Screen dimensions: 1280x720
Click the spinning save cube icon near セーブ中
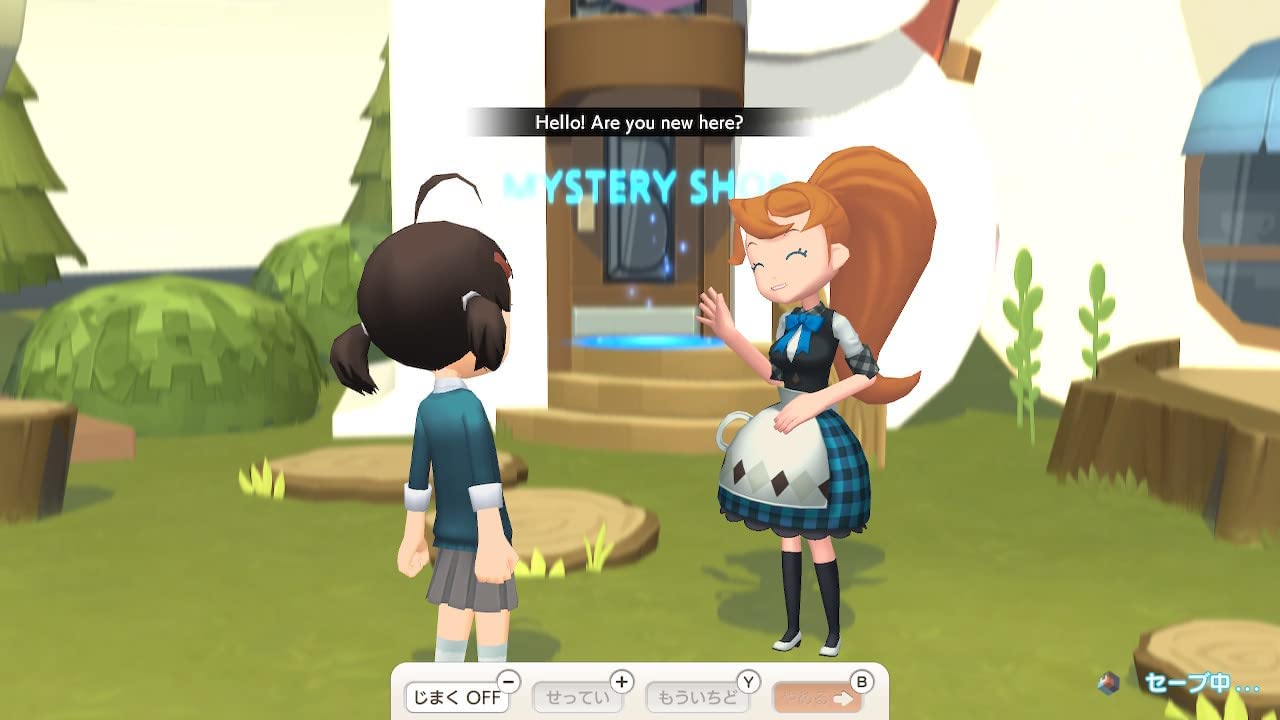tap(1107, 683)
